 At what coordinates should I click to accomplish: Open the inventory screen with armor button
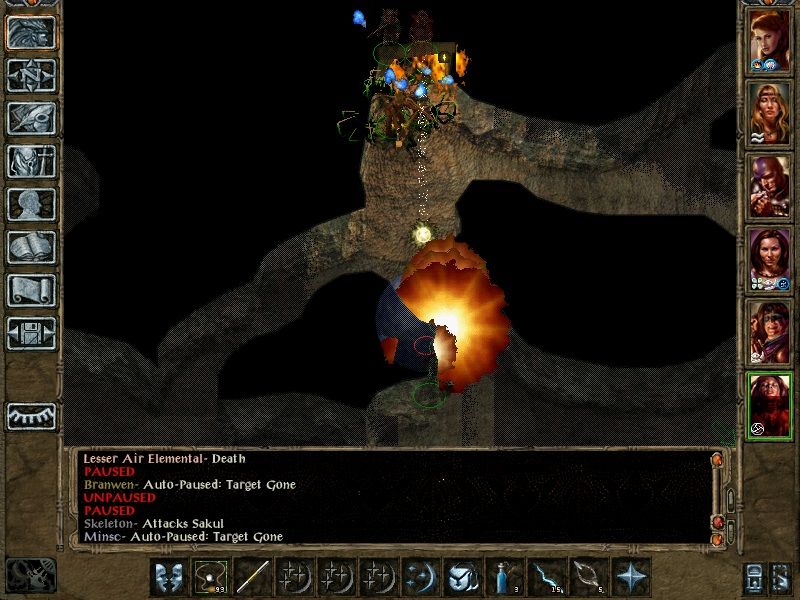click(x=31, y=161)
